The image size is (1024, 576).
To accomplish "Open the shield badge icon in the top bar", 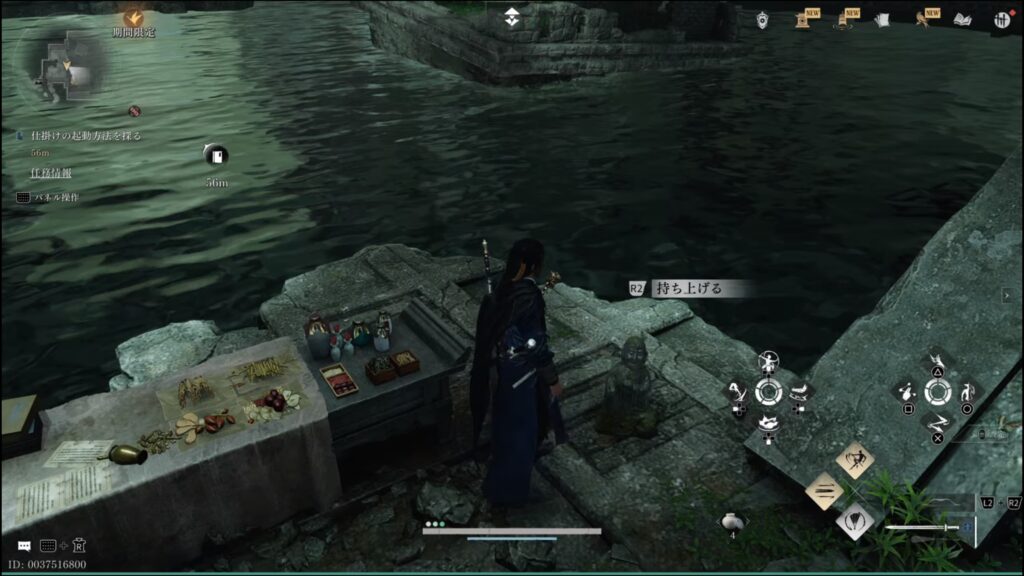I will tap(763, 20).
